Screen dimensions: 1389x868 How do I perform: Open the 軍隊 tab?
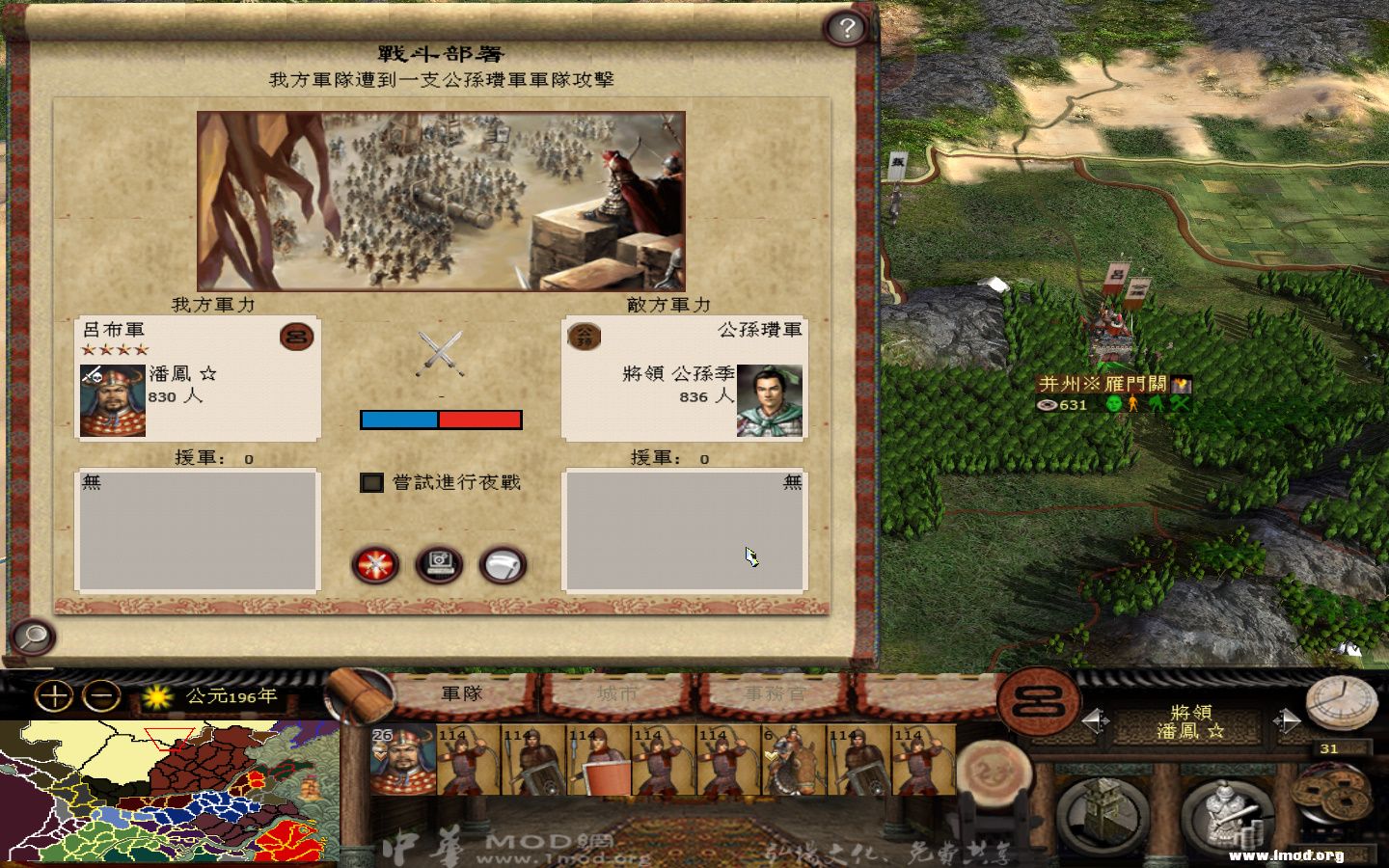point(461,692)
